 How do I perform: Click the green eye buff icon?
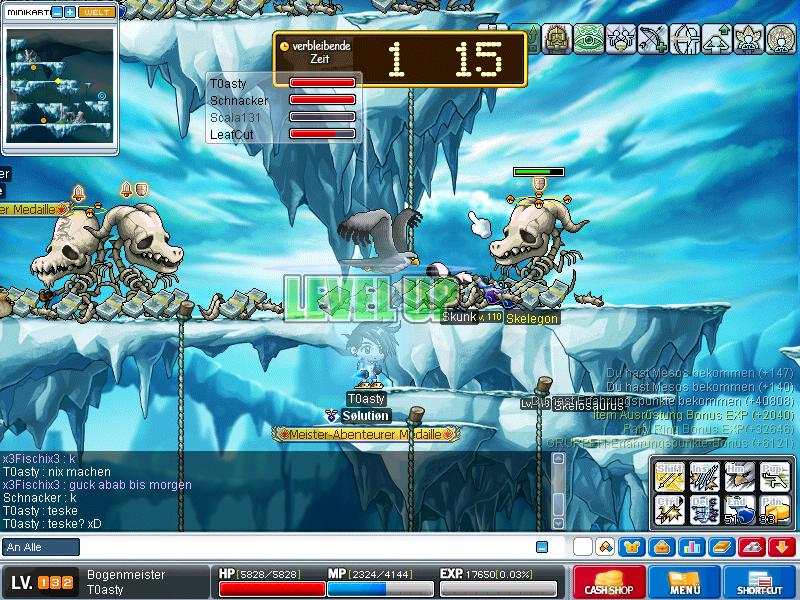[x=590, y=39]
